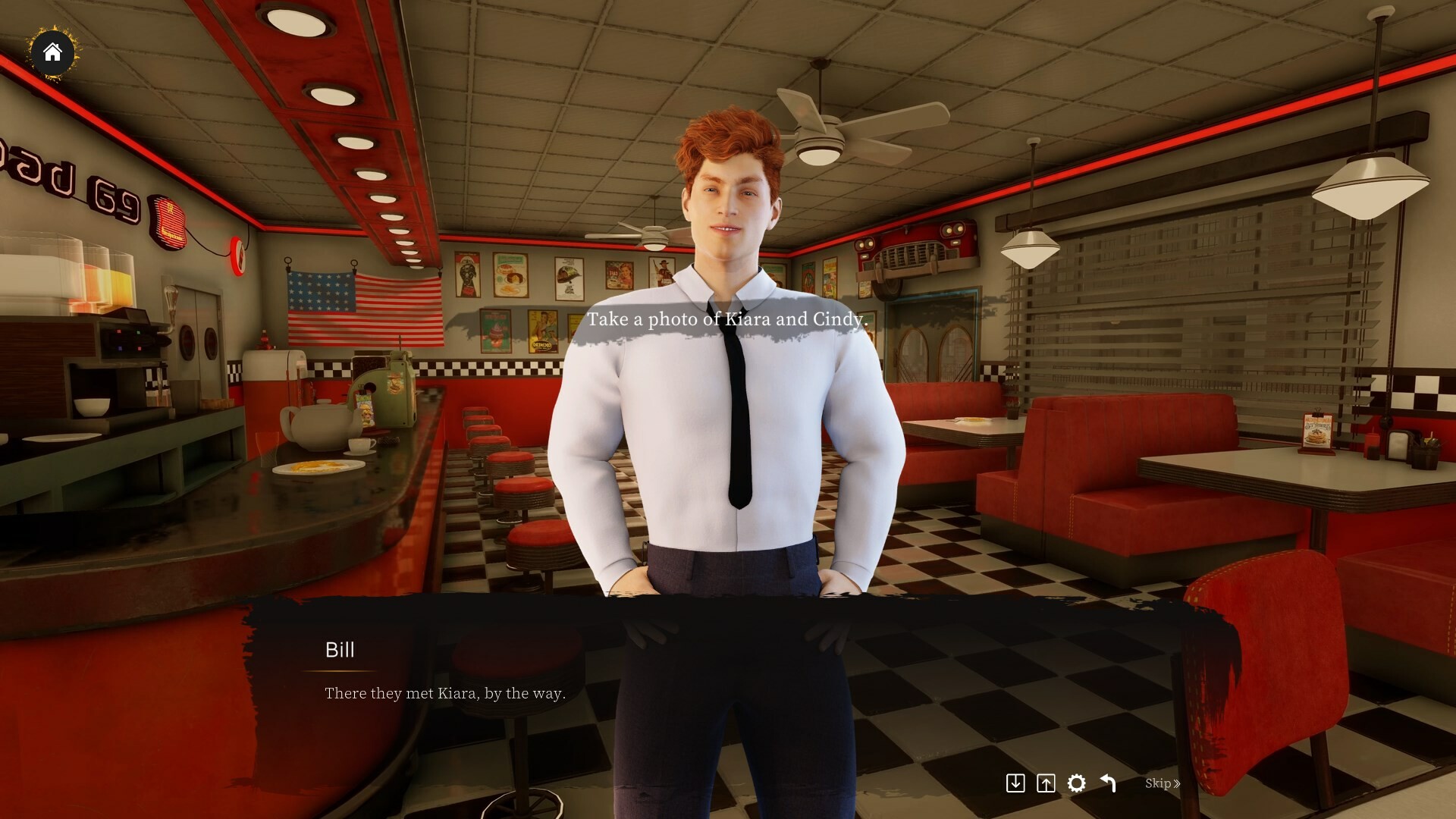Click the quest banner 'Take a photo of Kiara and Cindy'
This screenshot has height=819, width=1456.
728,319
